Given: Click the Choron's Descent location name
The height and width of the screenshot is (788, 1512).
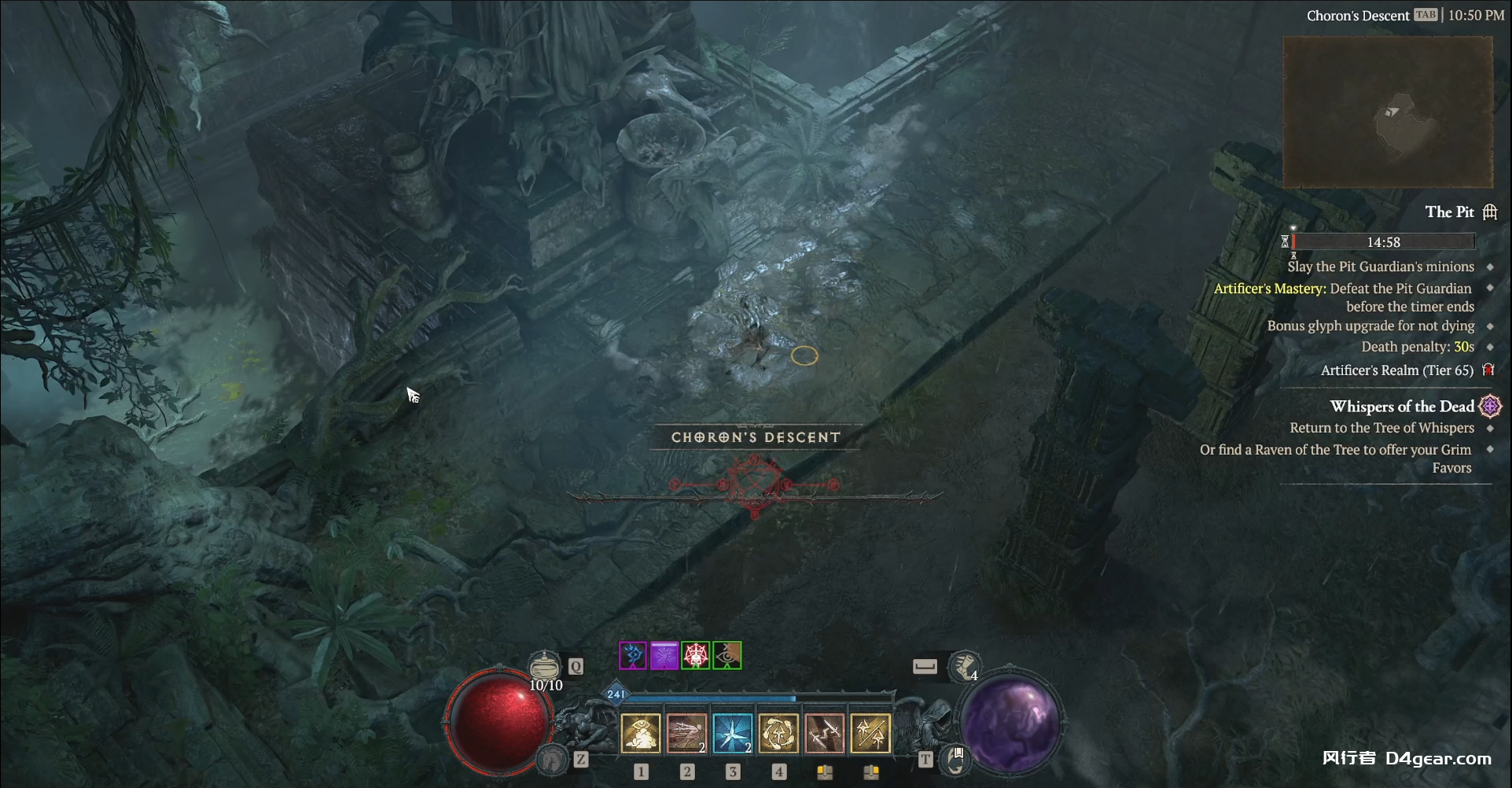Looking at the screenshot, I should [1357, 16].
